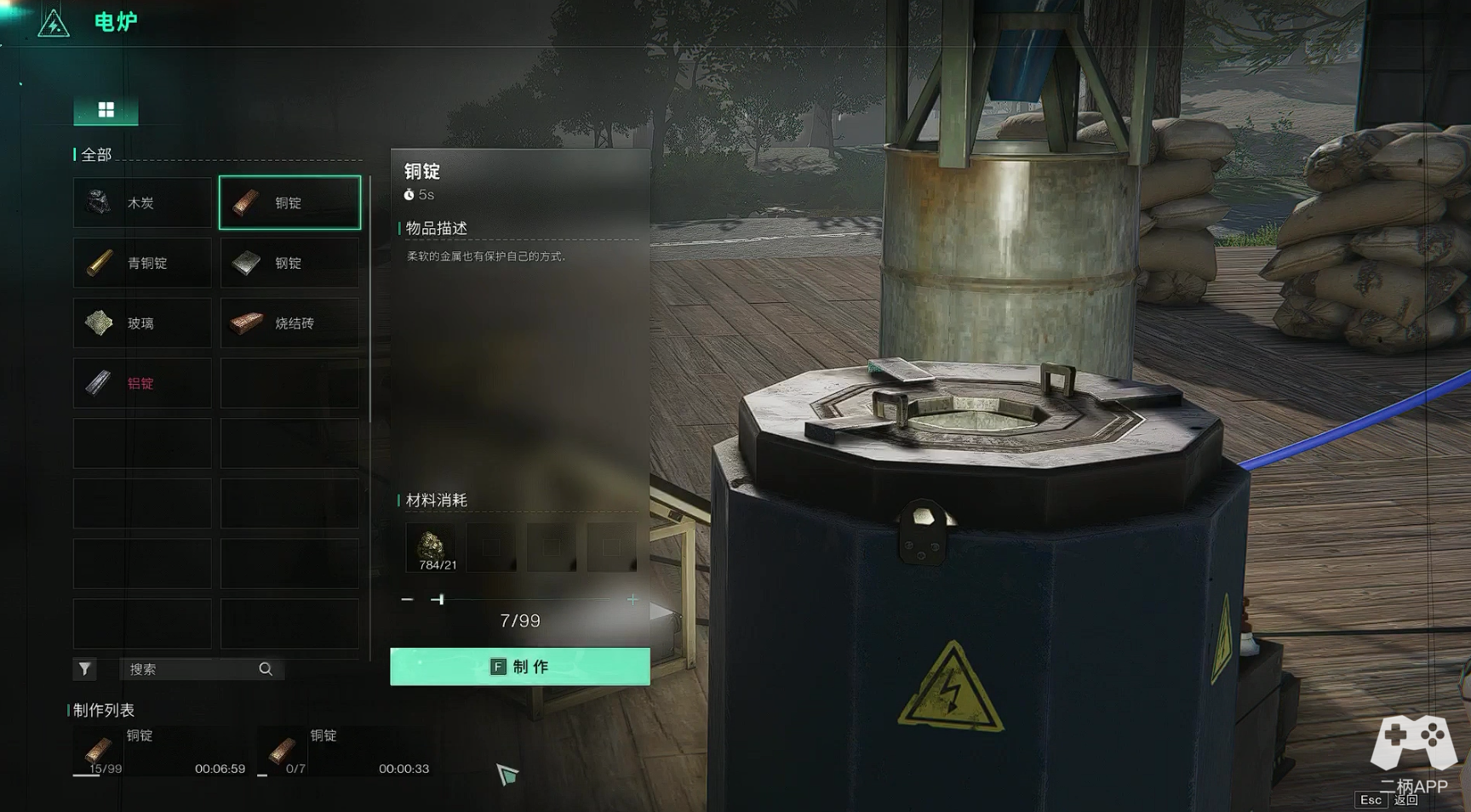Choose the 钢锭 steel ingot recipe

point(289,263)
